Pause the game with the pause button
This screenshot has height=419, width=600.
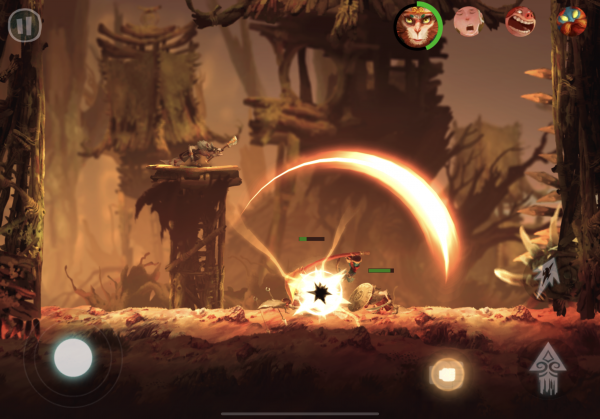(x=25, y=25)
